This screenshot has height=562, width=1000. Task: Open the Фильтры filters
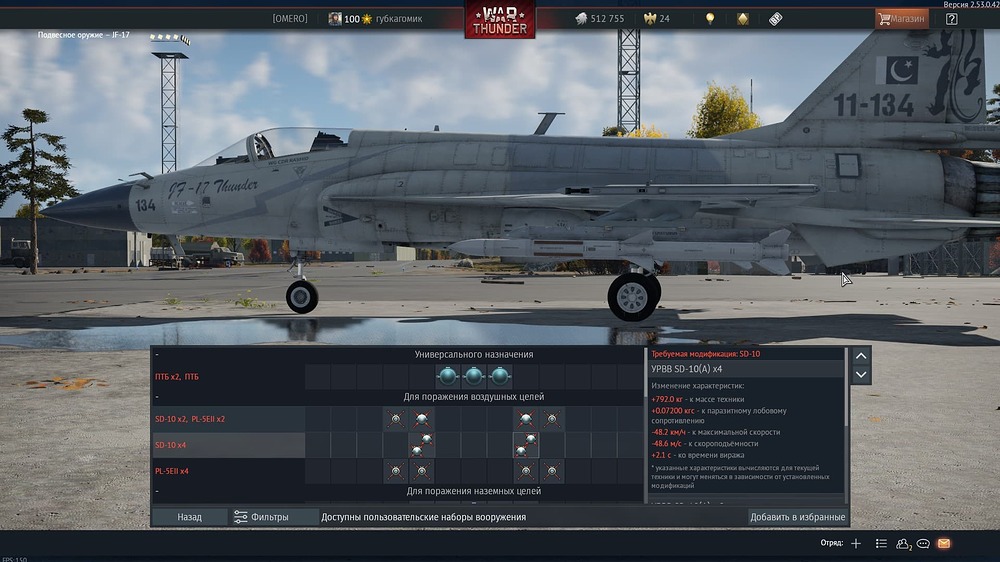coord(261,517)
